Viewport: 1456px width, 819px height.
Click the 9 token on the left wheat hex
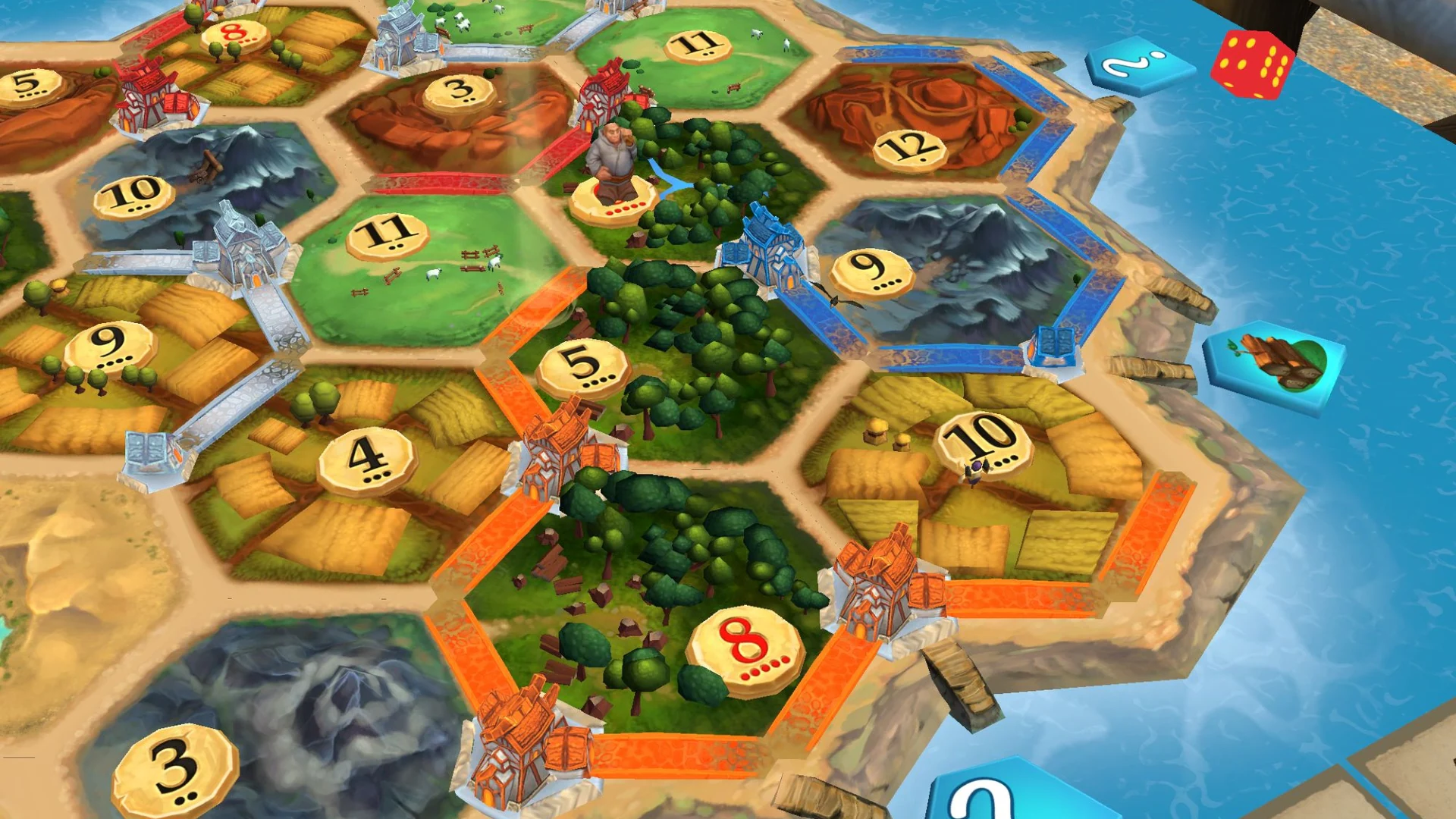click(x=108, y=347)
